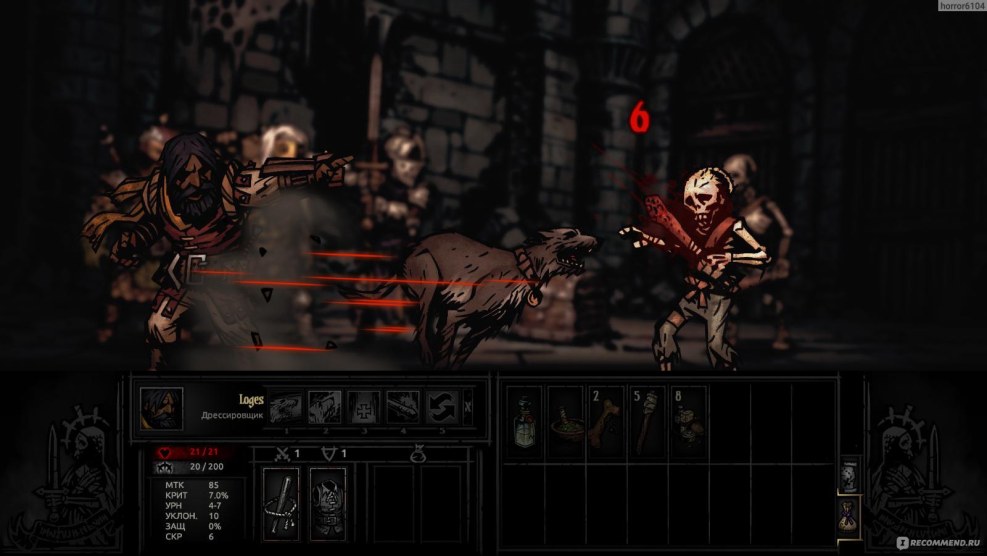The height and width of the screenshot is (556, 987).
Task: Choose the second hound attack skill
Action: [x=325, y=408]
